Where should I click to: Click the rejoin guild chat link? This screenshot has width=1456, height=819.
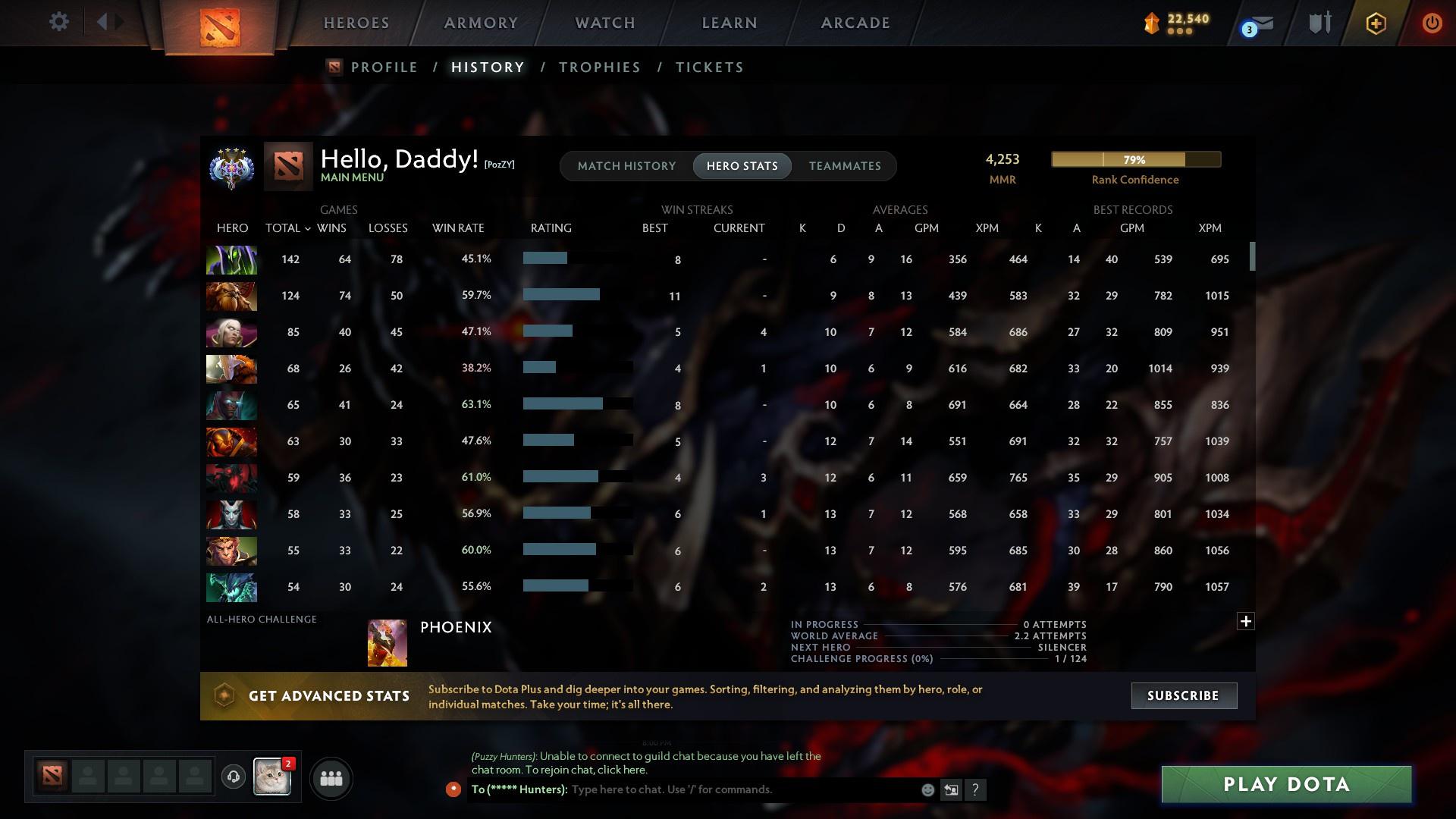pyautogui.click(x=625, y=770)
